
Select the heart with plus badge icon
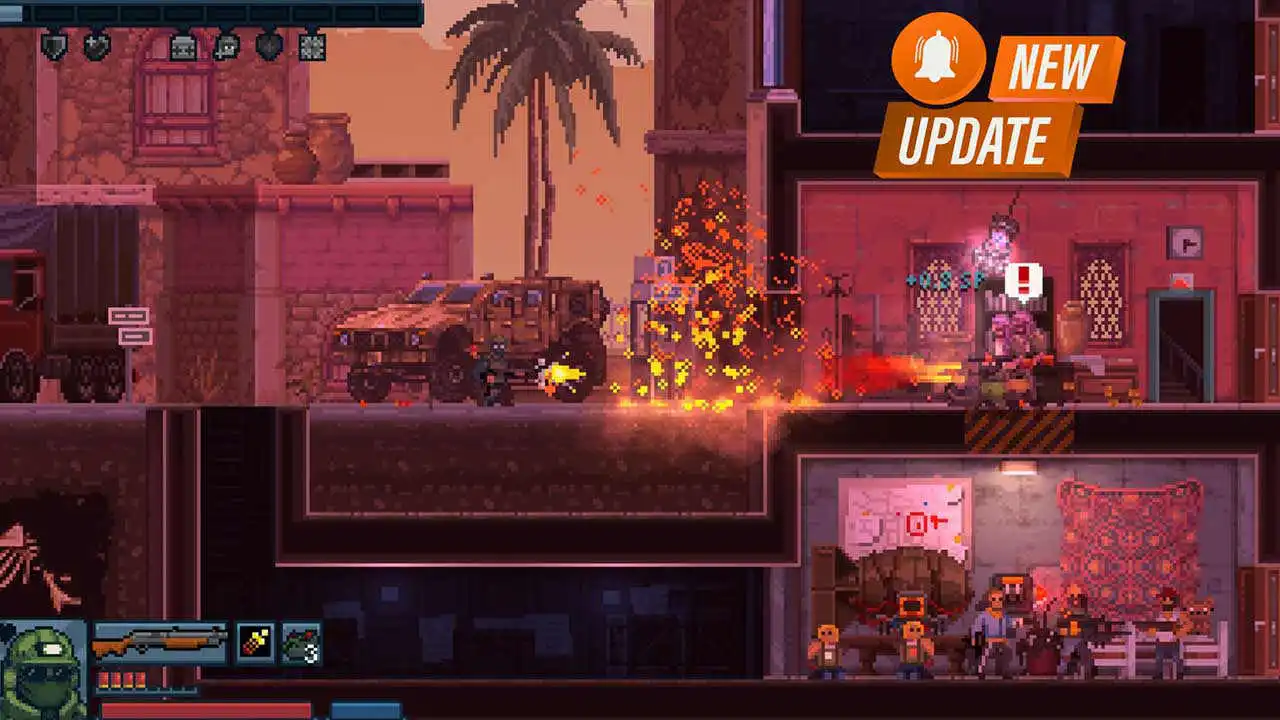[x=97, y=45]
